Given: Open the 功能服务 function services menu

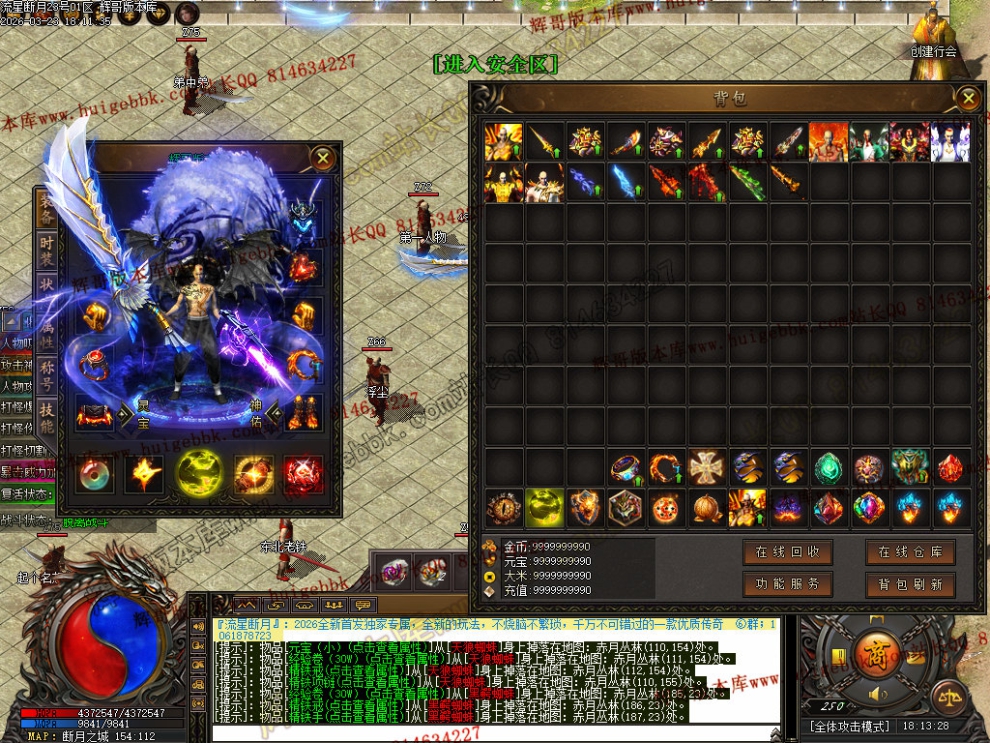Looking at the screenshot, I should pos(788,584).
